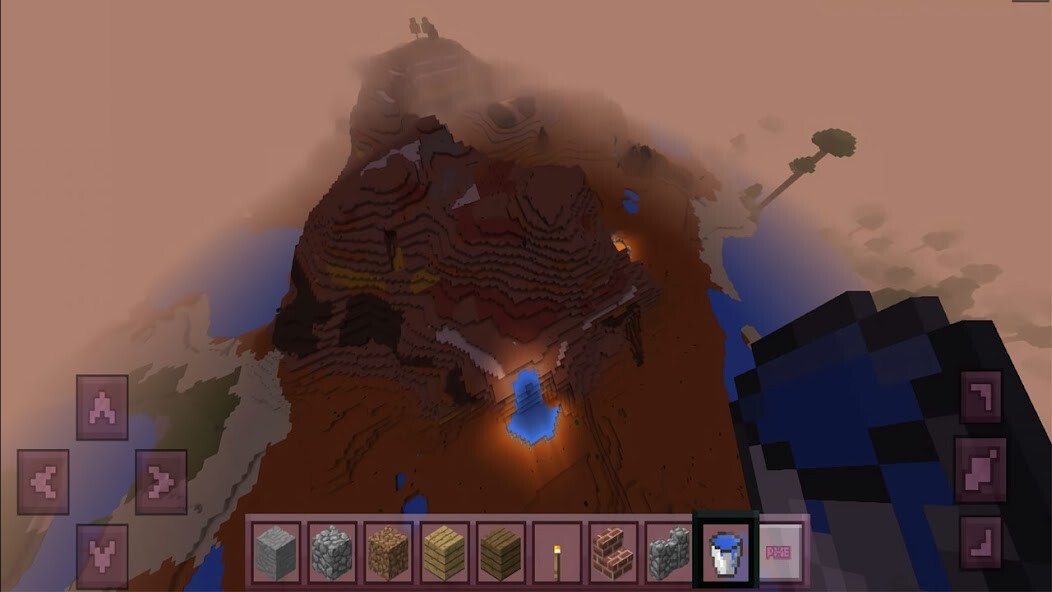Select the light oak planks slot
Viewport: 1052px width, 592px height.
tap(444, 550)
